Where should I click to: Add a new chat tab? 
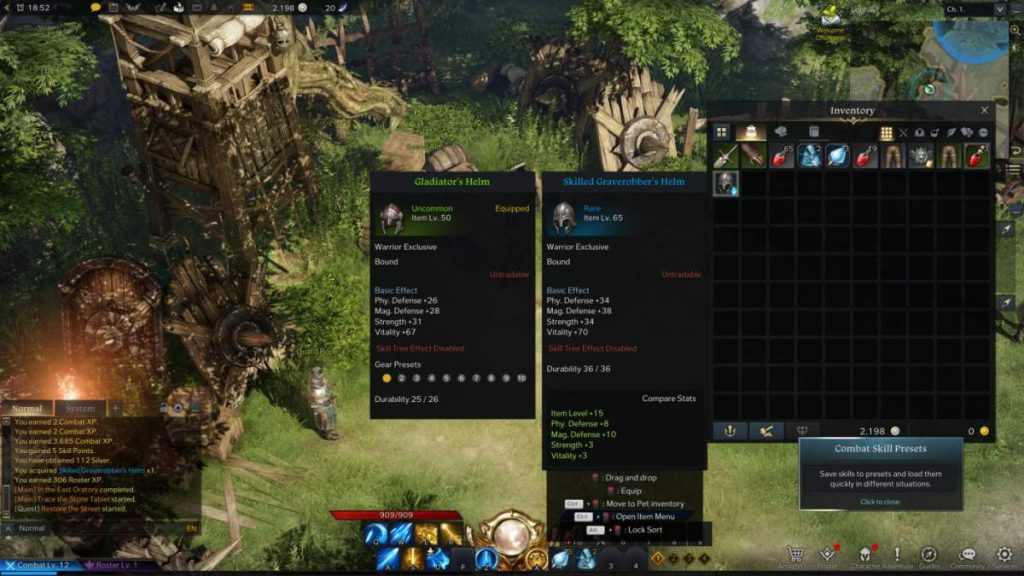pos(115,408)
